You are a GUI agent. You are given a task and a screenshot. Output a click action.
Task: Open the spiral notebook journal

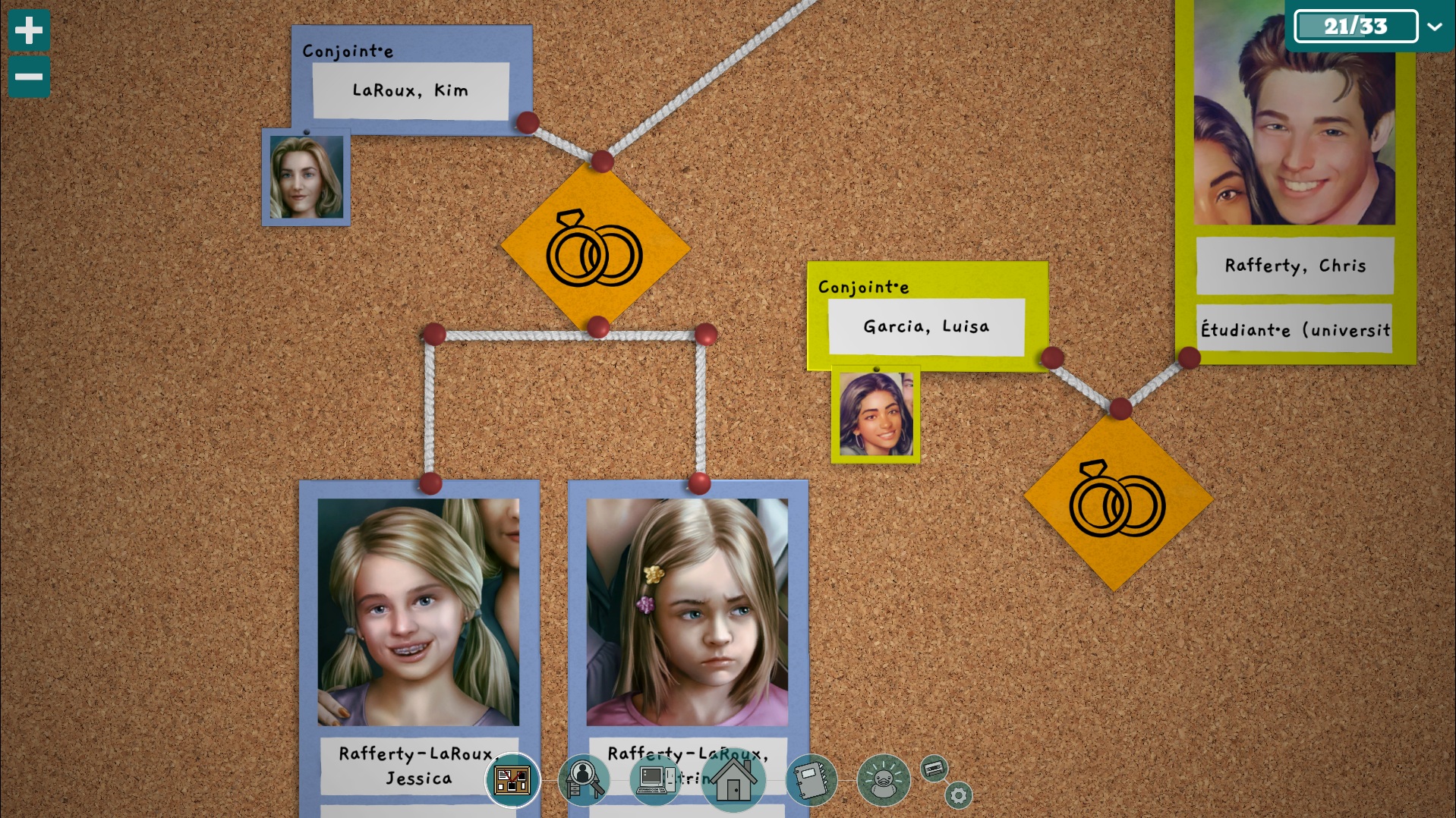coord(811,779)
